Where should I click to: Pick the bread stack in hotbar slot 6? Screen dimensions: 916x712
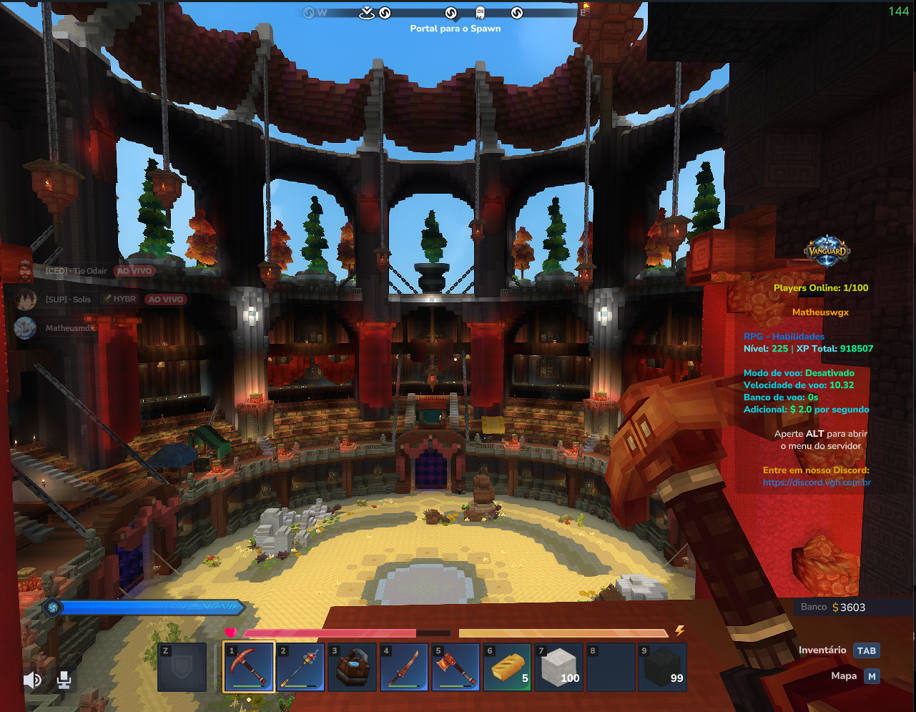click(507, 667)
